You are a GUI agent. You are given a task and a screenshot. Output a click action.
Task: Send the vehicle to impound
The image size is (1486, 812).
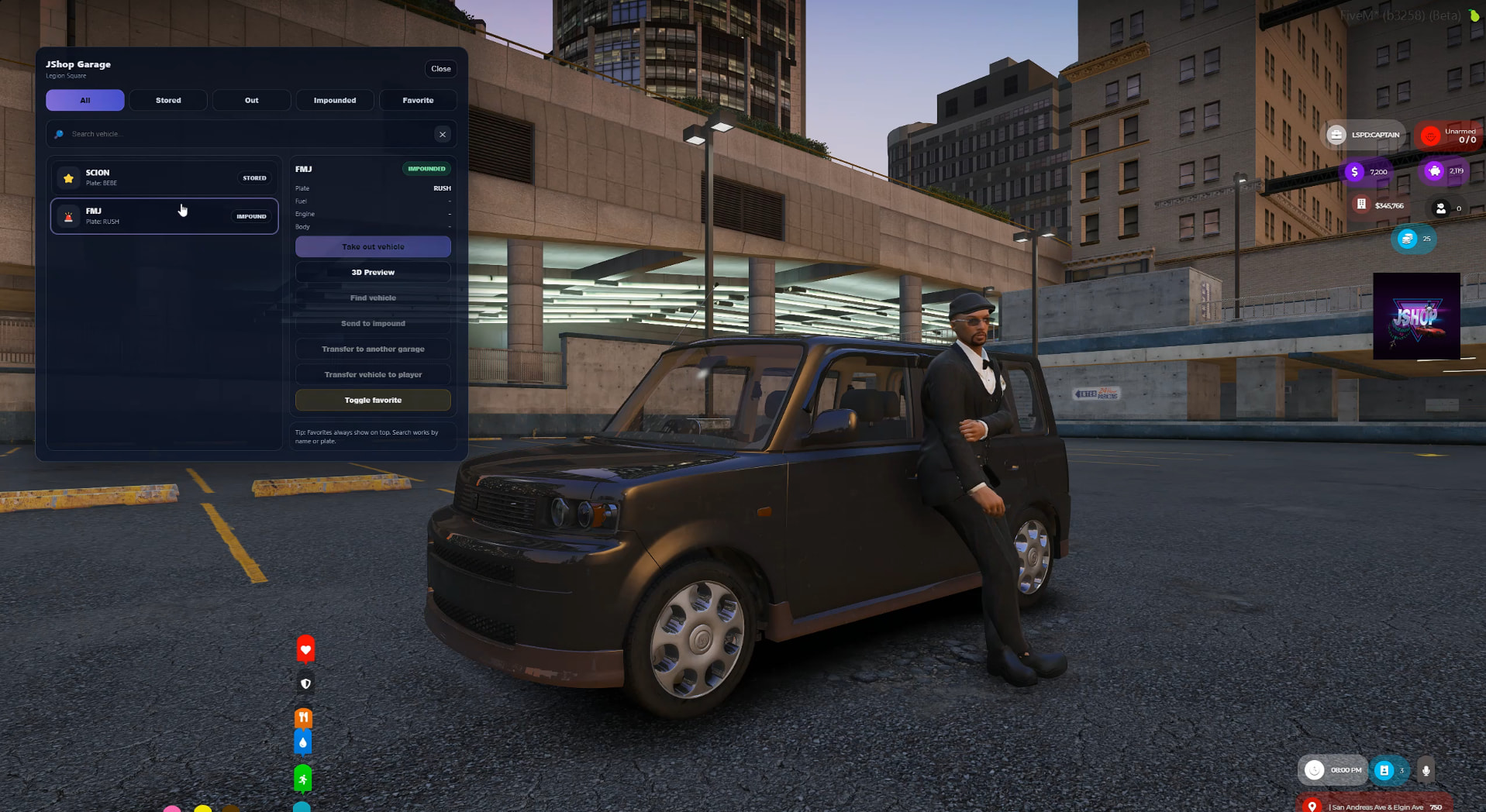click(373, 323)
